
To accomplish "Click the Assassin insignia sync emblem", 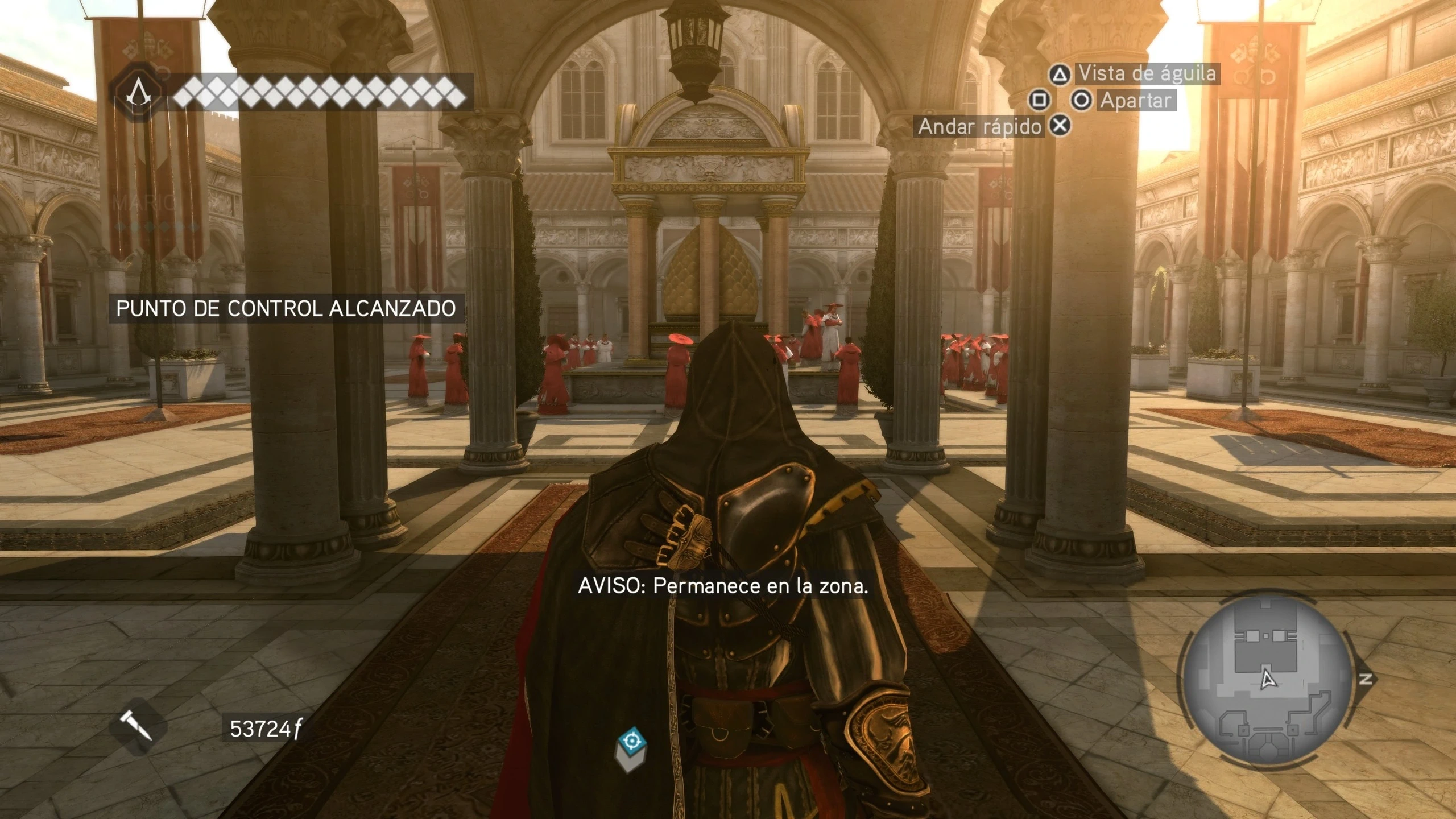I will [x=136, y=93].
